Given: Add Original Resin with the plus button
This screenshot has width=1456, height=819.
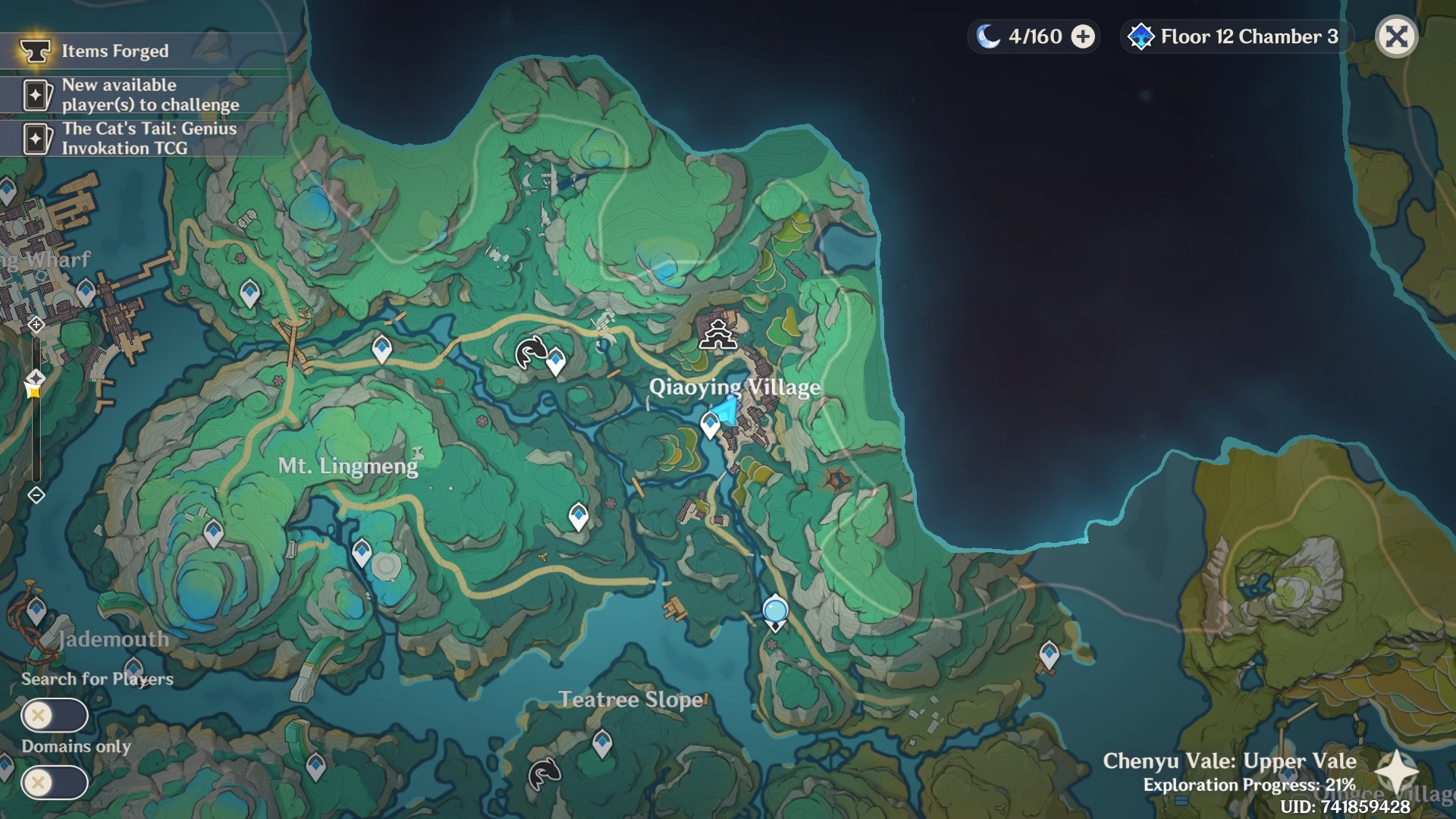Looking at the screenshot, I should point(1083,36).
